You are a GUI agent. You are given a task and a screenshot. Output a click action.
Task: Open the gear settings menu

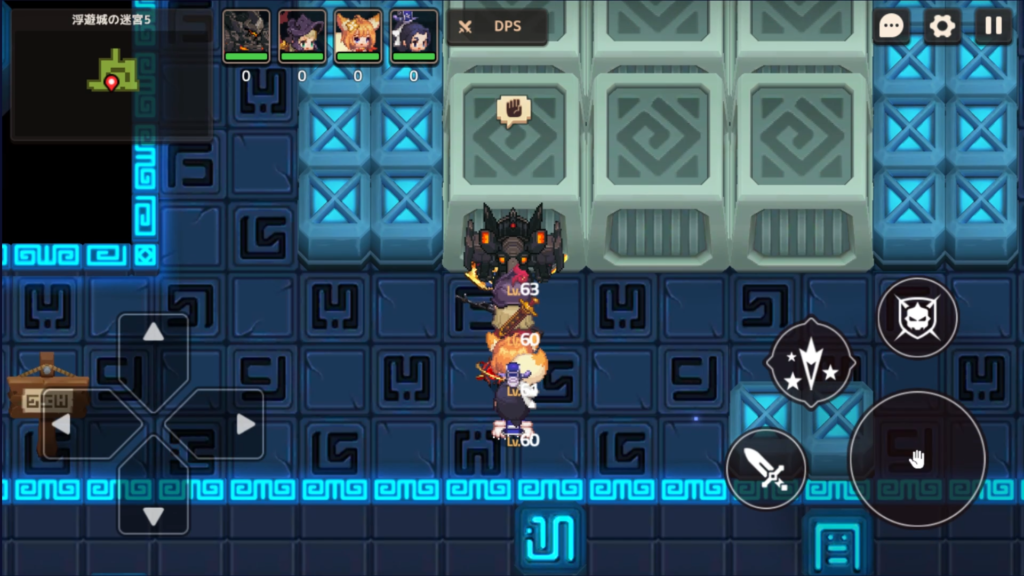(x=942, y=26)
